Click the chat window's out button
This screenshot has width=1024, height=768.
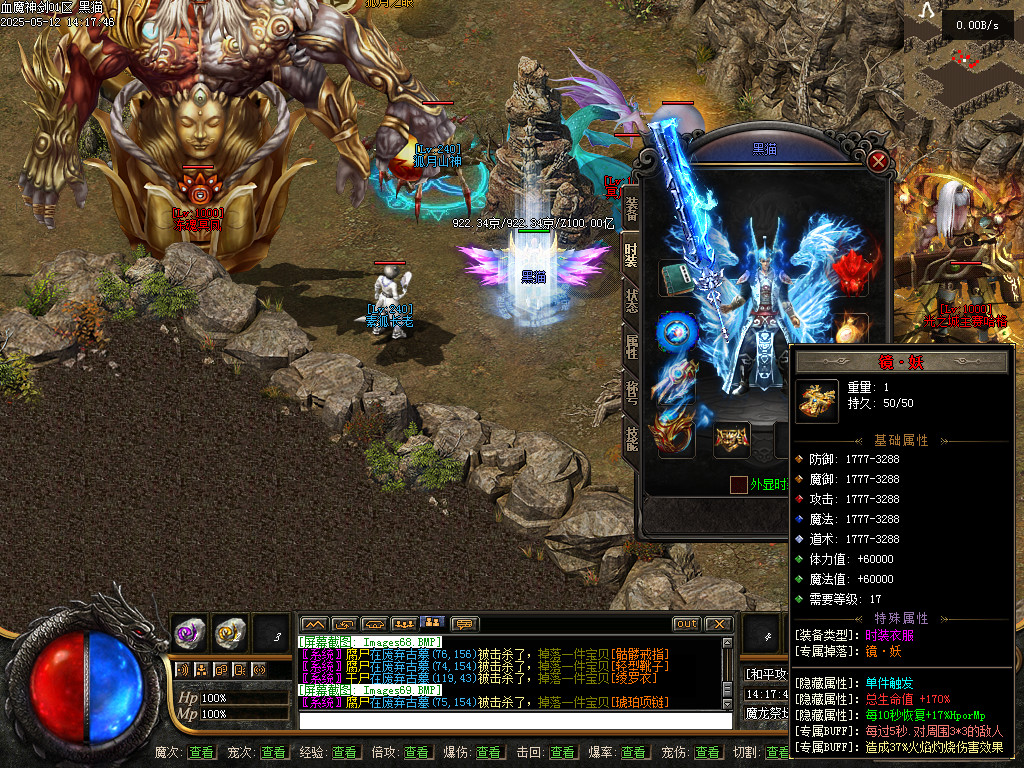[x=686, y=624]
